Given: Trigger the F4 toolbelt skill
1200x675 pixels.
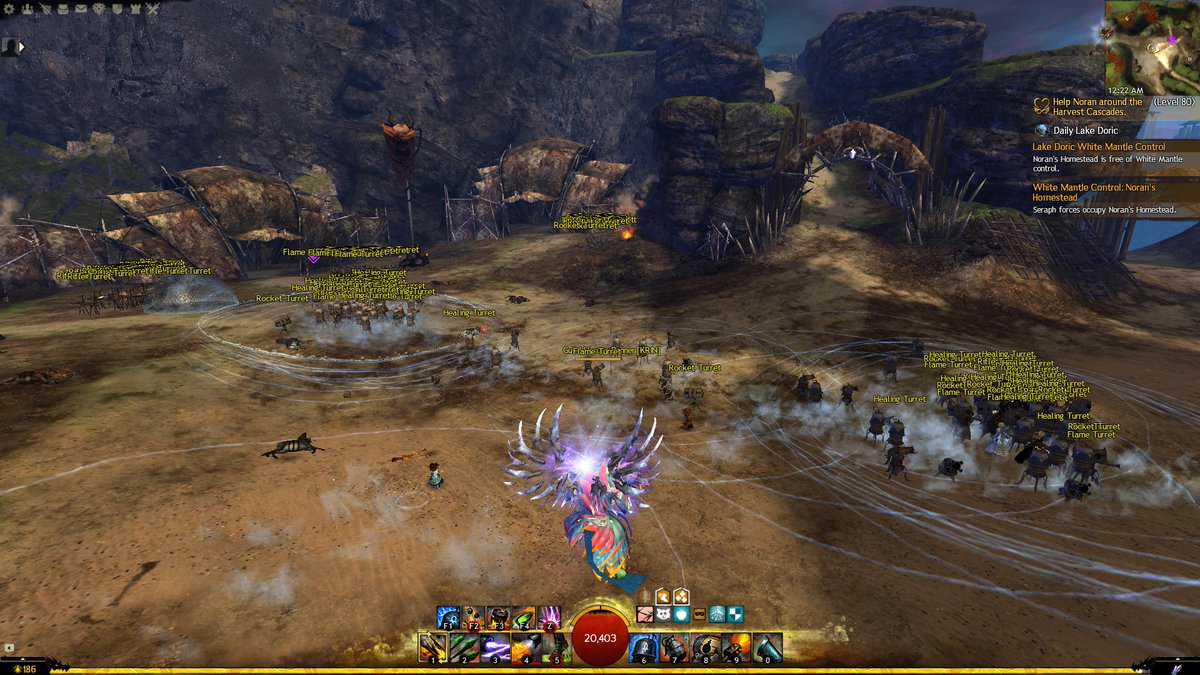Looking at the screenshot, I should click(524, 617).
